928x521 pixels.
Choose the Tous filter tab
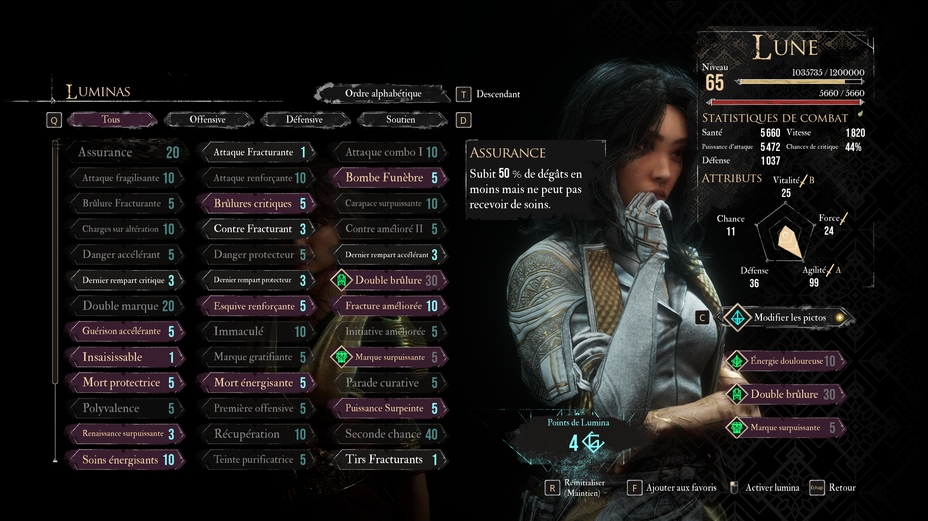pos(111,120)
